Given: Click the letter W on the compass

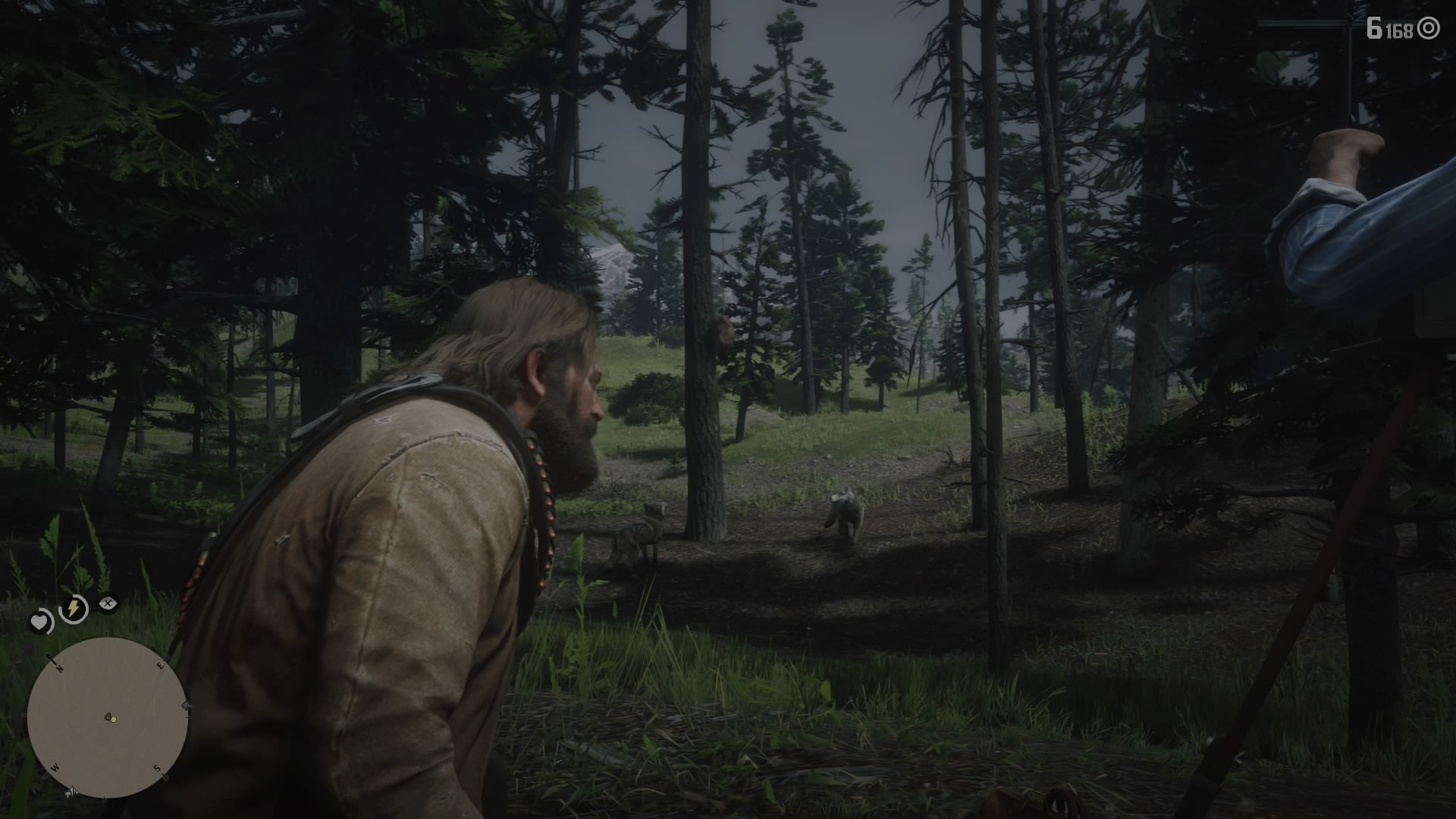Looking at the screenshot, I should point(55,767).
